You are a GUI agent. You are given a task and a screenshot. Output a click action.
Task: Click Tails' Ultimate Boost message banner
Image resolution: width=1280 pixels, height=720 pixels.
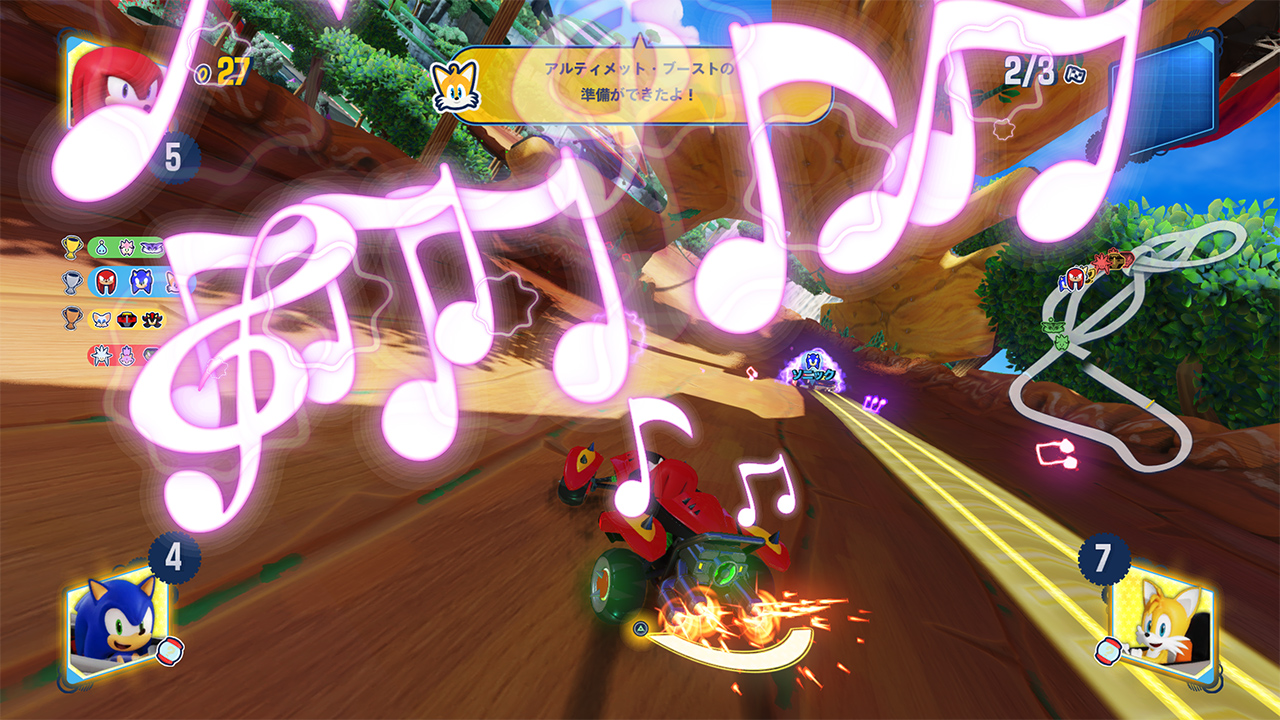click(640, 85)
